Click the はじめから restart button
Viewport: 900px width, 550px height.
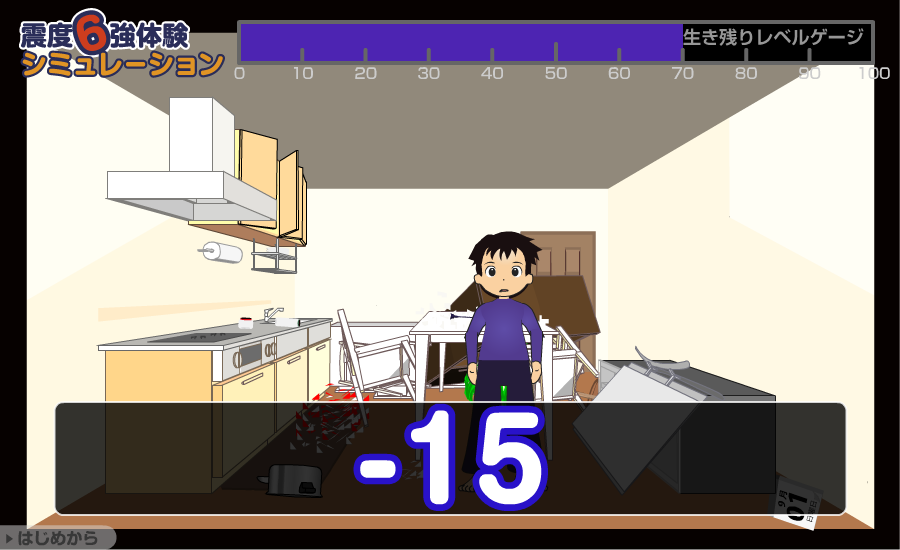(x=57, y=538)
